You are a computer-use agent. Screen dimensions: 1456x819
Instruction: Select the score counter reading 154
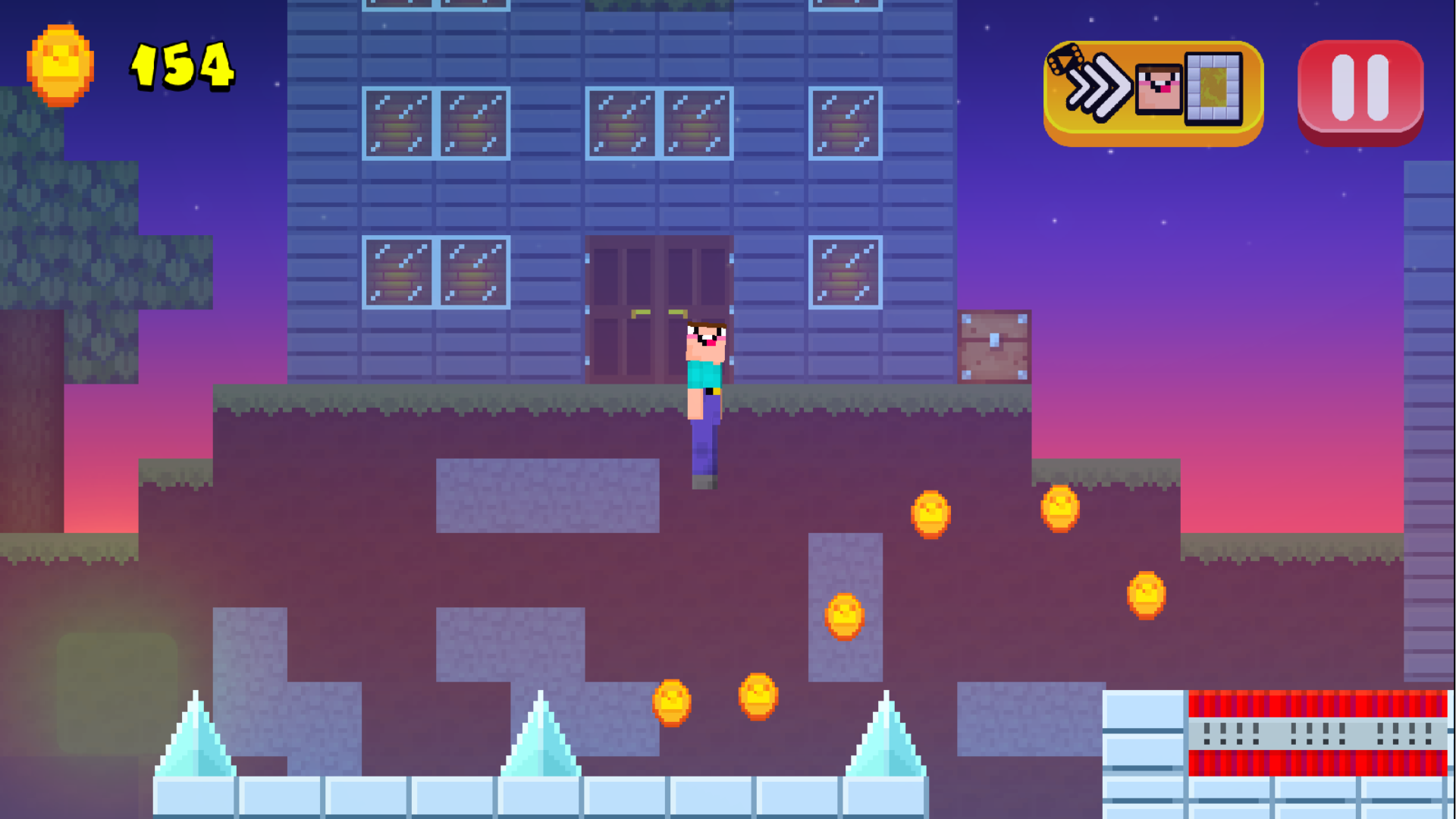[x=182, y=68]
